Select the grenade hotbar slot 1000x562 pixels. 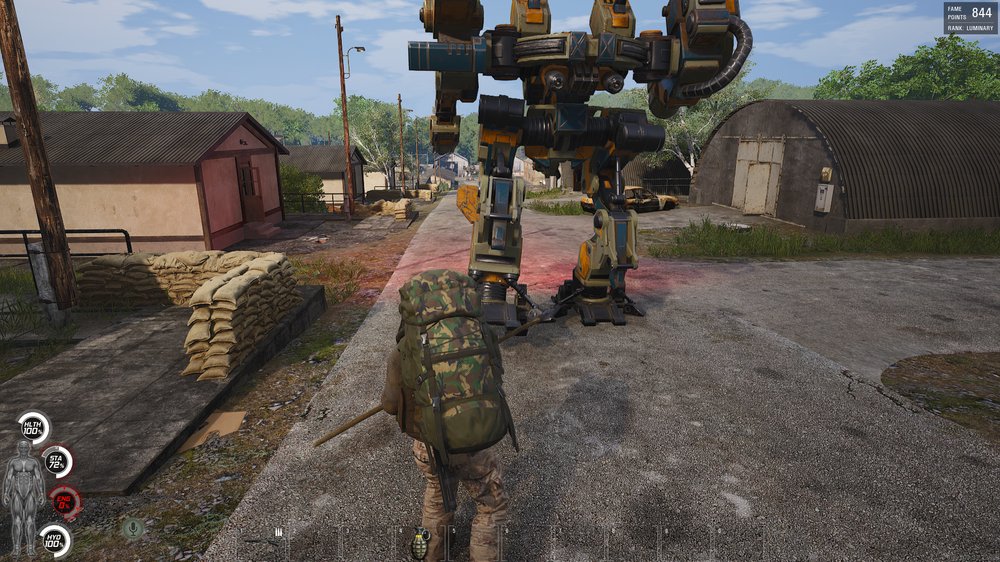pyautogui.click(x=421, y=543)
